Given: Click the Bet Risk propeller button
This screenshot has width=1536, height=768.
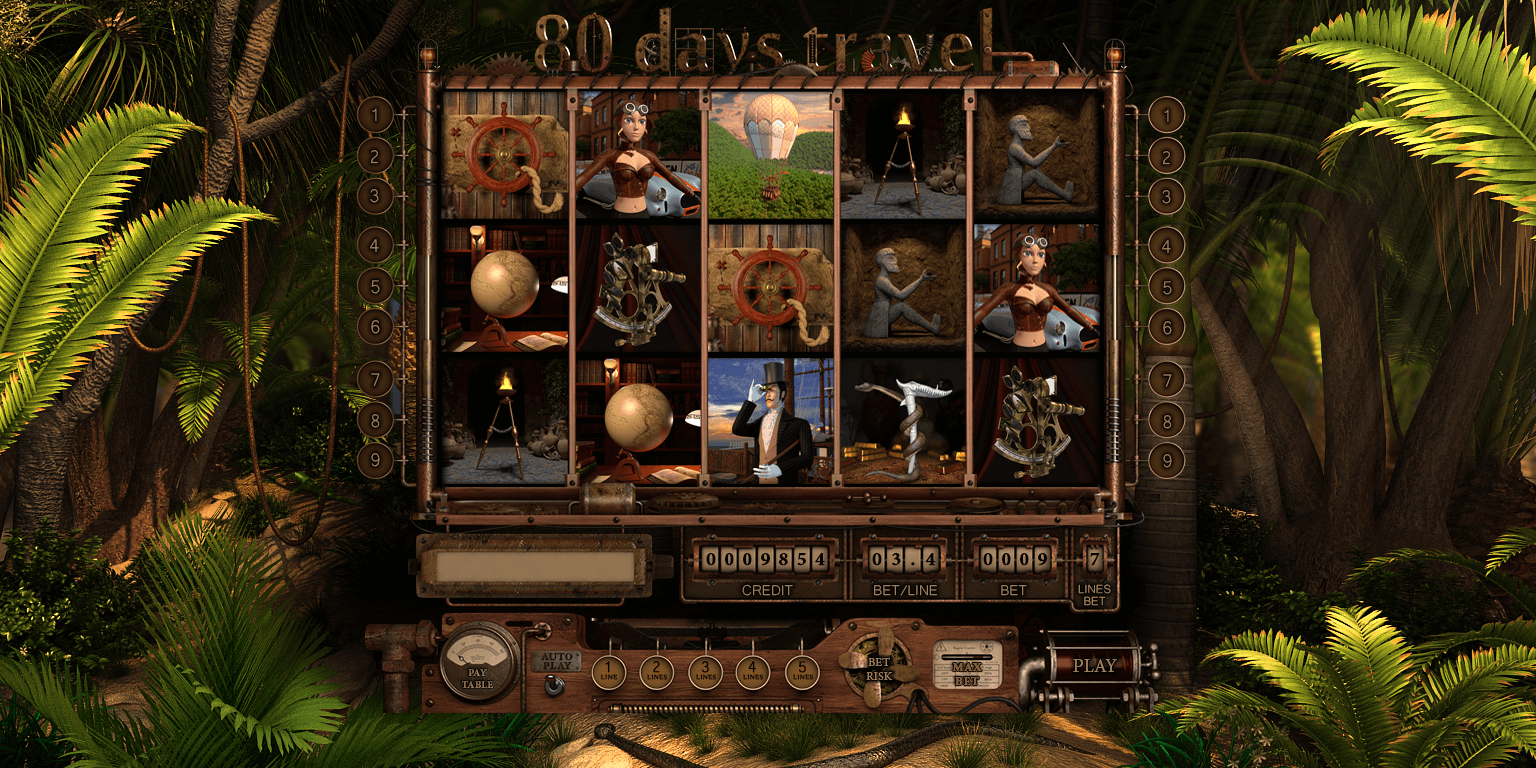Looking at the screenshot, I should (878, 667).
